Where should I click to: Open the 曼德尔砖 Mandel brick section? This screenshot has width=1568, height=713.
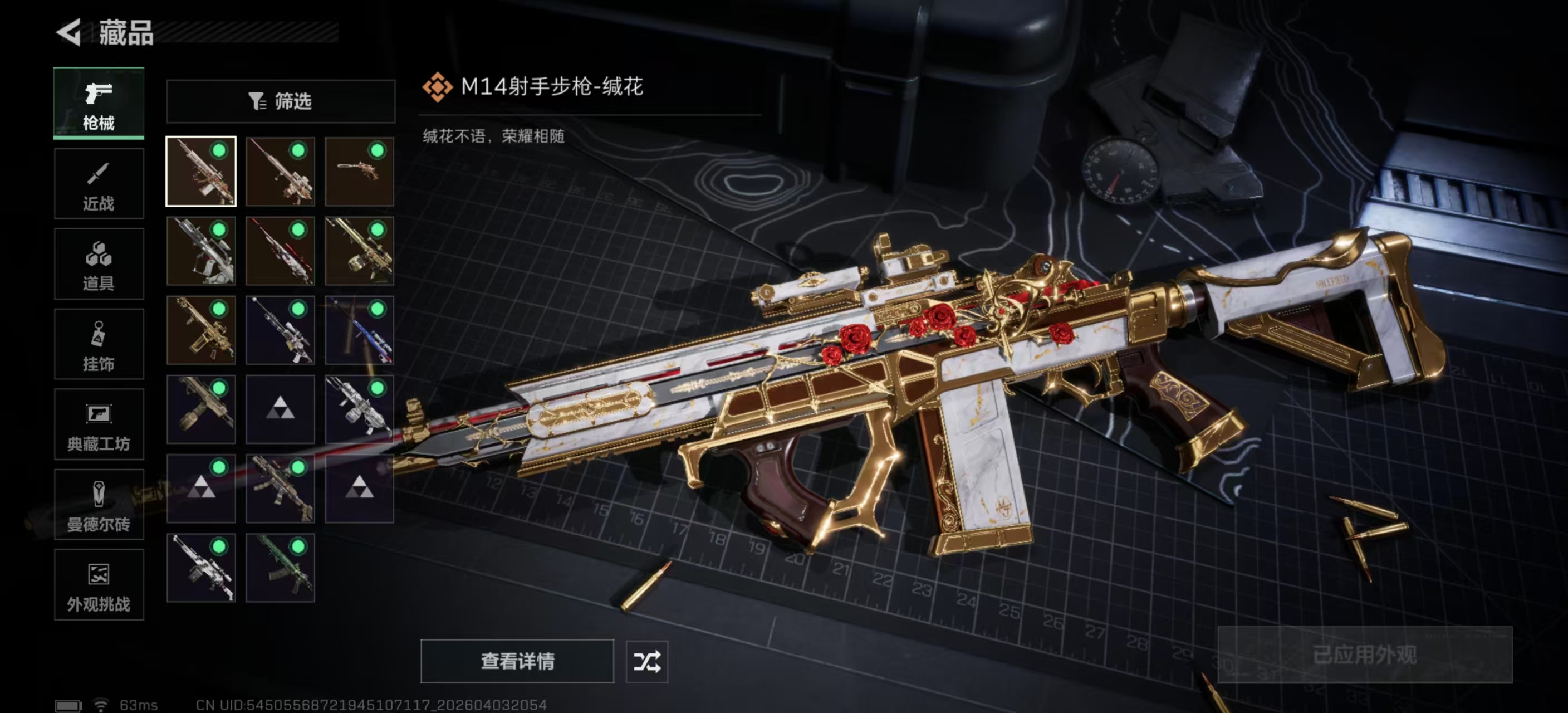[x=99, y=504]
